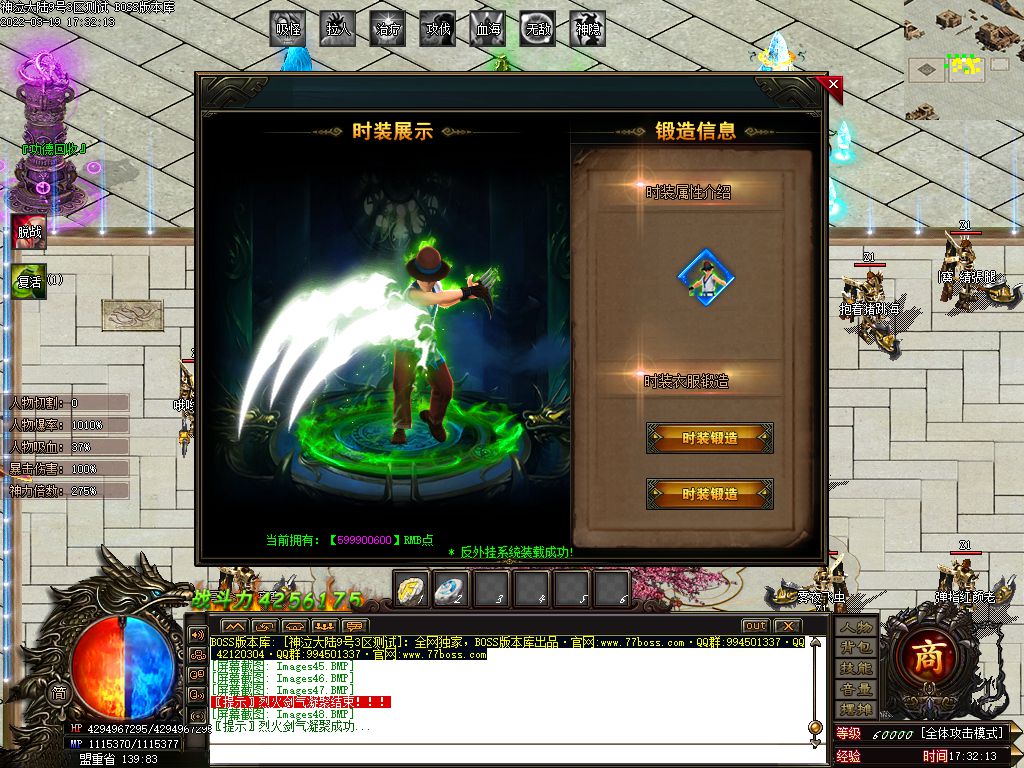Select the item in hotbar slot 1

(x=411, y=589)
